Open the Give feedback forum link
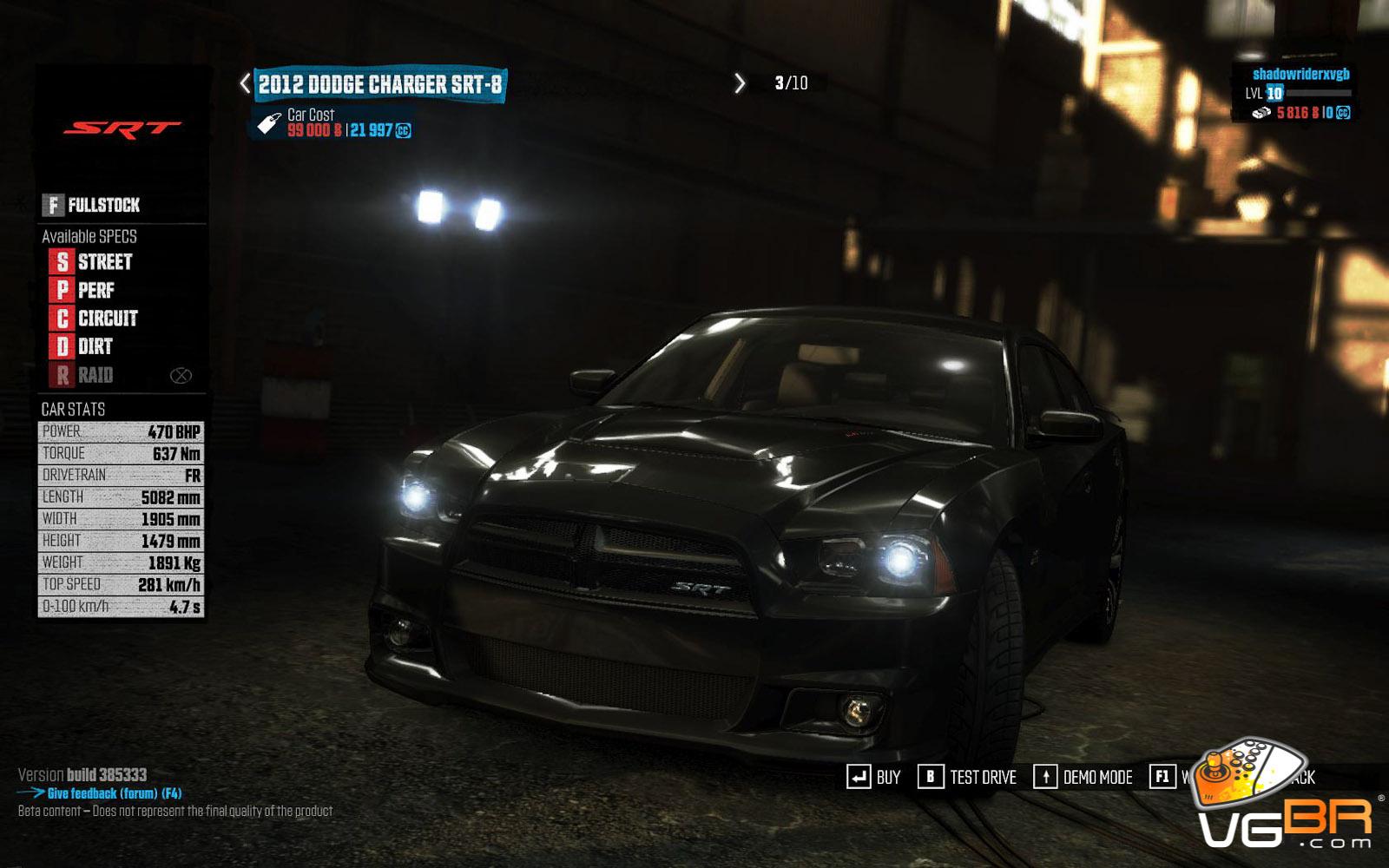 point(113,793)
